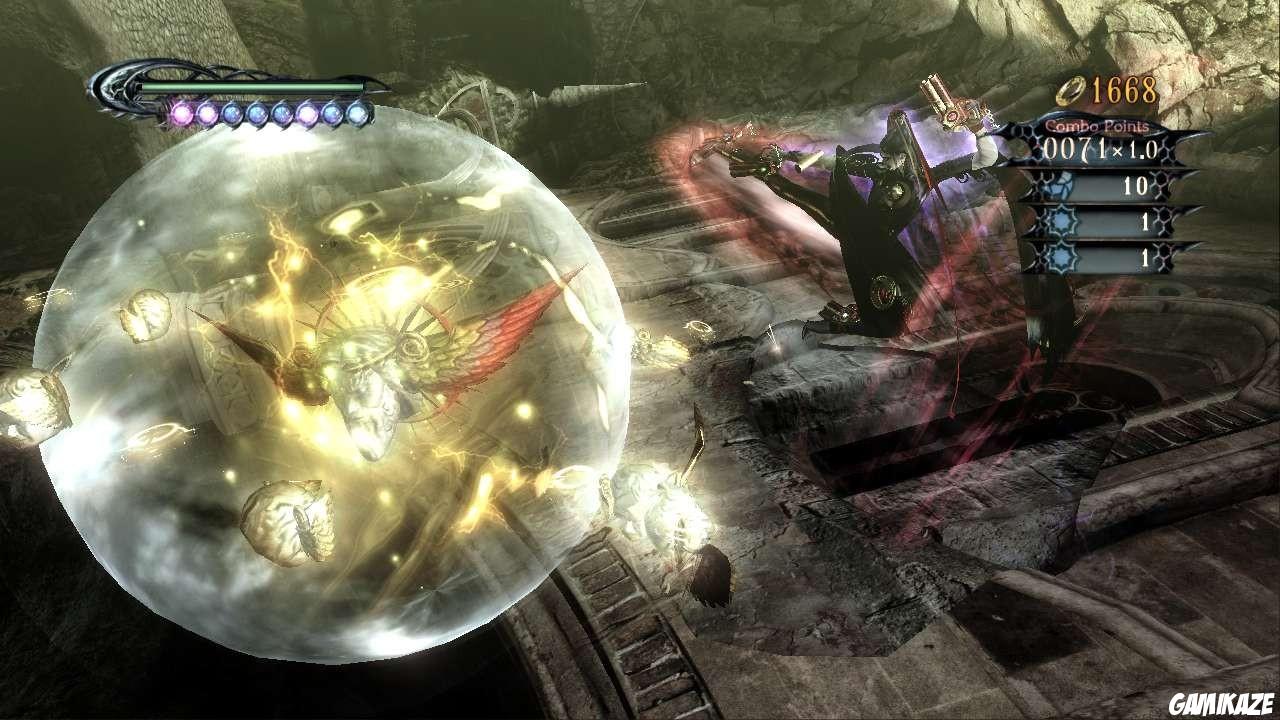Click the leftmost pink magic orb
The image size is (1280, 720).
(x=181, y=114)
